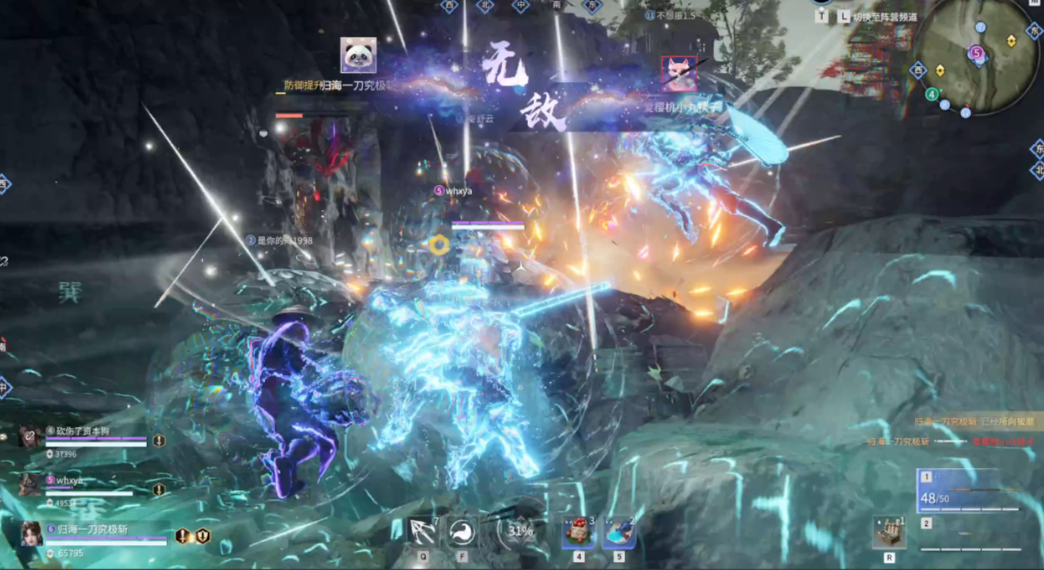Image resolution: width=1044 pixels, height=570 pixels.
Task: Use the blue consumable item slot
Action: tap(618, 531)
